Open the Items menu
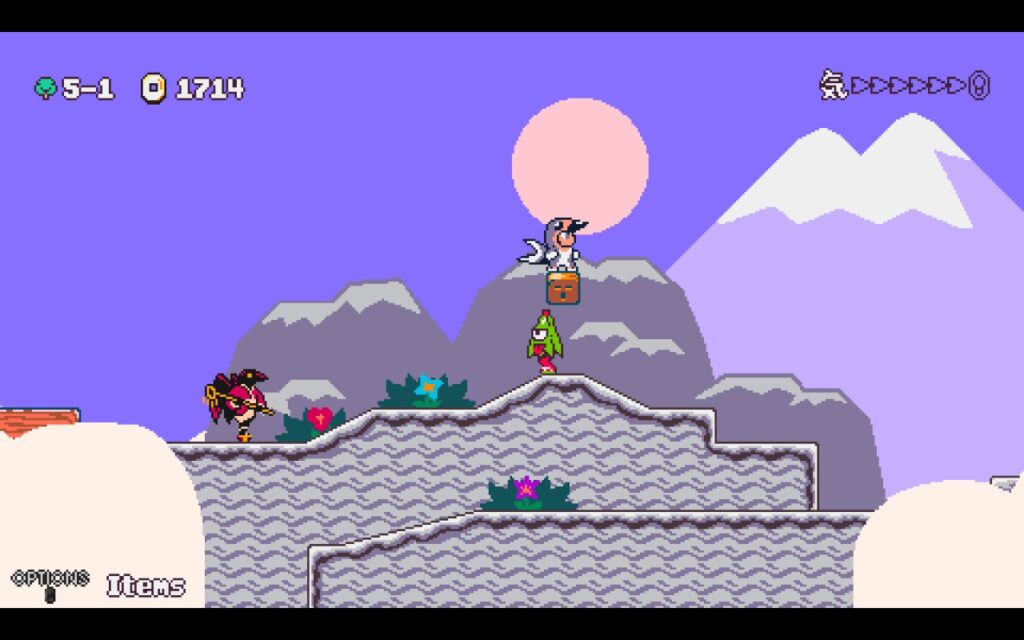This screenshot has width=1024, height=640. coord(146,586)
